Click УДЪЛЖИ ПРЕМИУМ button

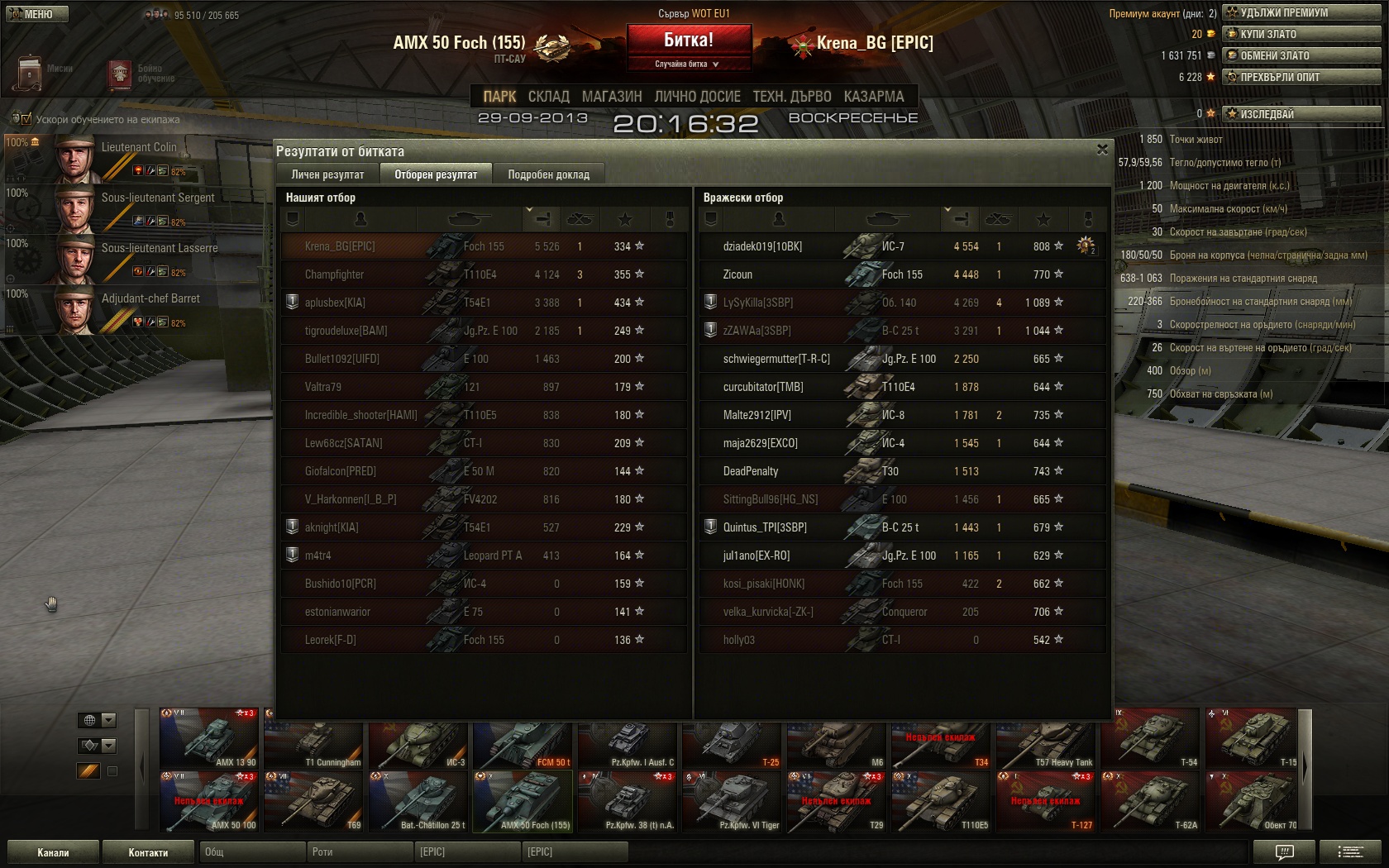[x=1301, y=12]
